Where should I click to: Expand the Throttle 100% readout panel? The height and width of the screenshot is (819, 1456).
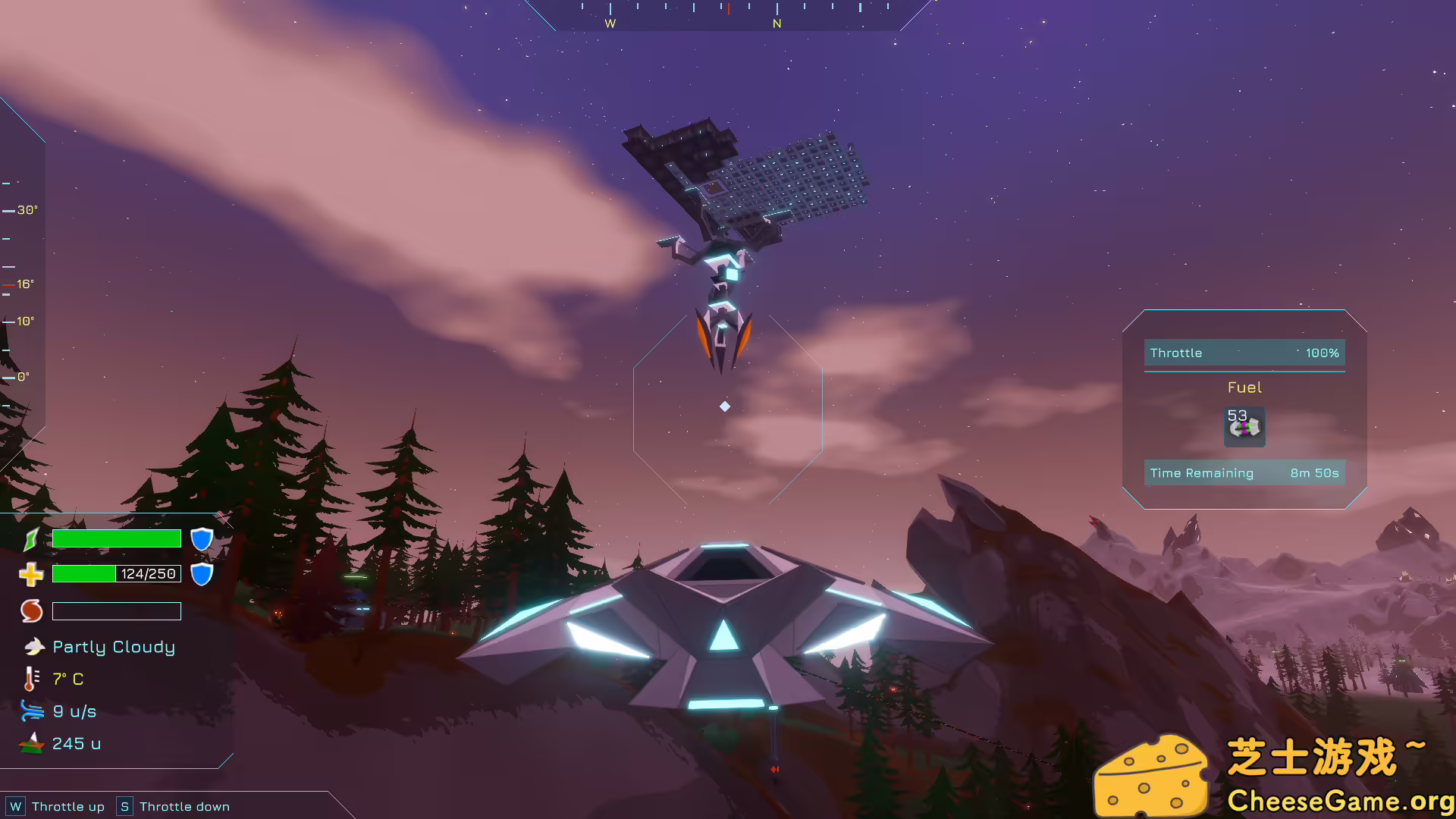tap(1244, 353)
